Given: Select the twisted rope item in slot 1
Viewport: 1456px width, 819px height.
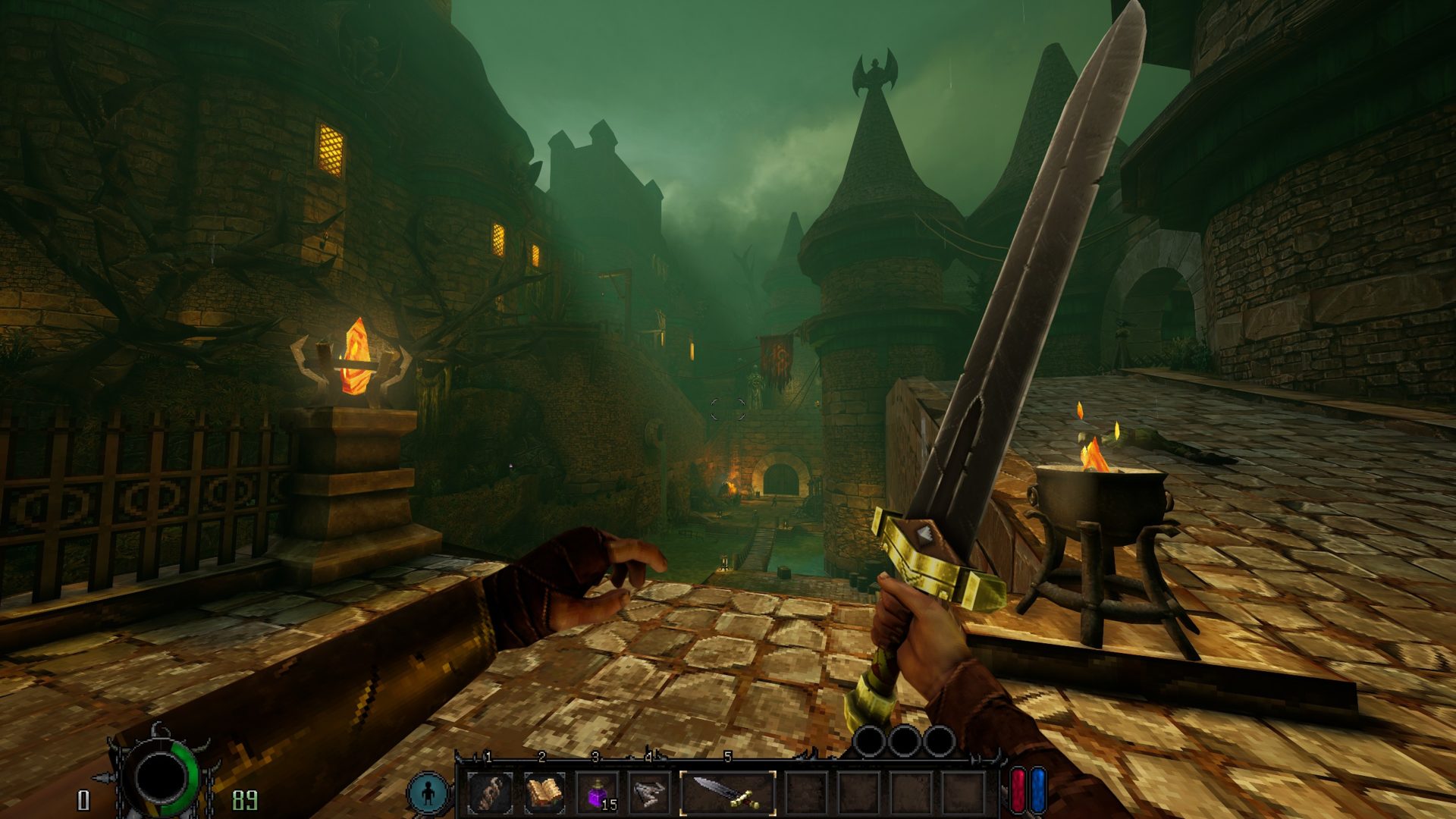Looking at the screenshot, I should pos(490,793).
